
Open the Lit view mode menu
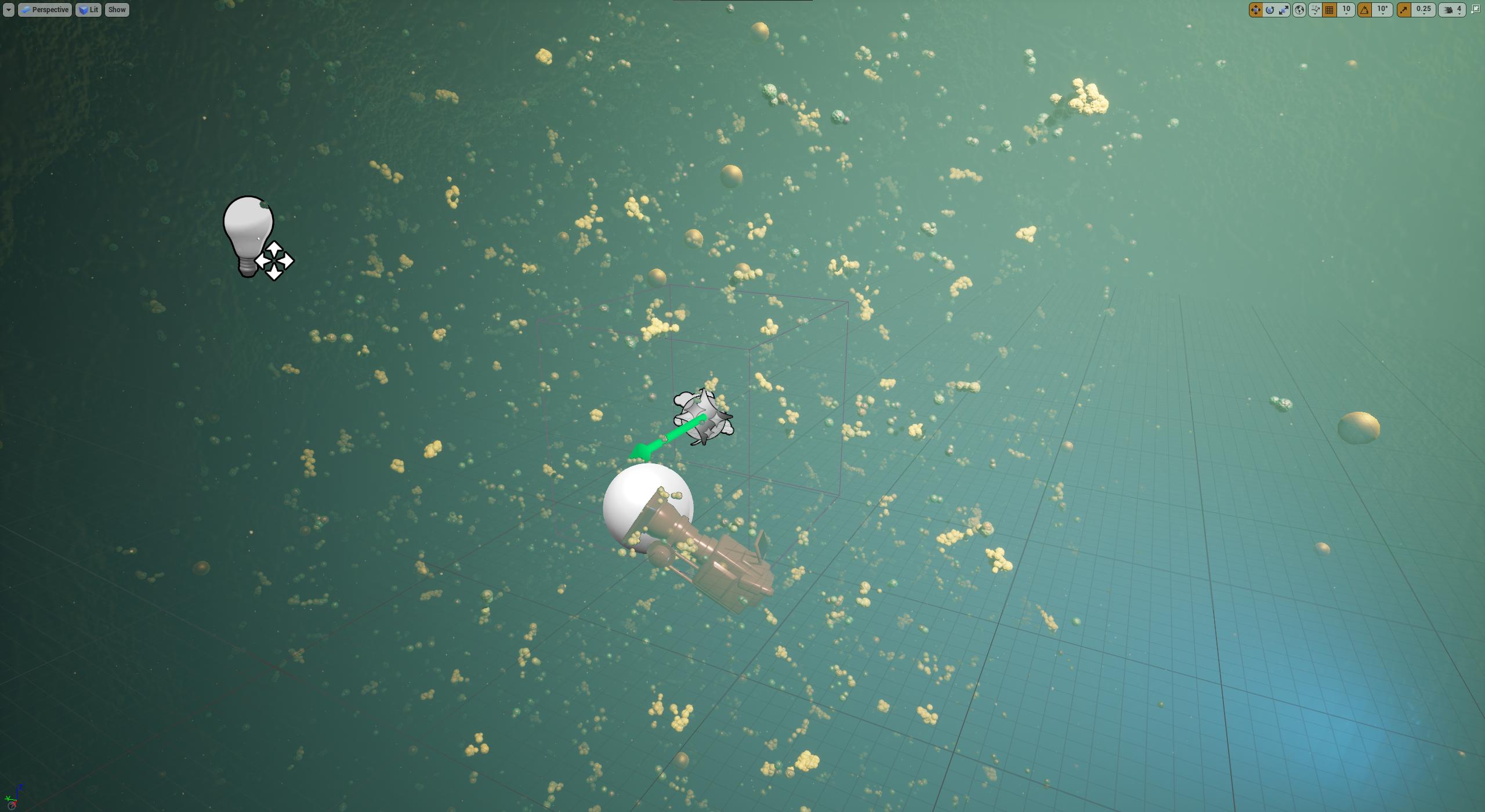(89, 9)
